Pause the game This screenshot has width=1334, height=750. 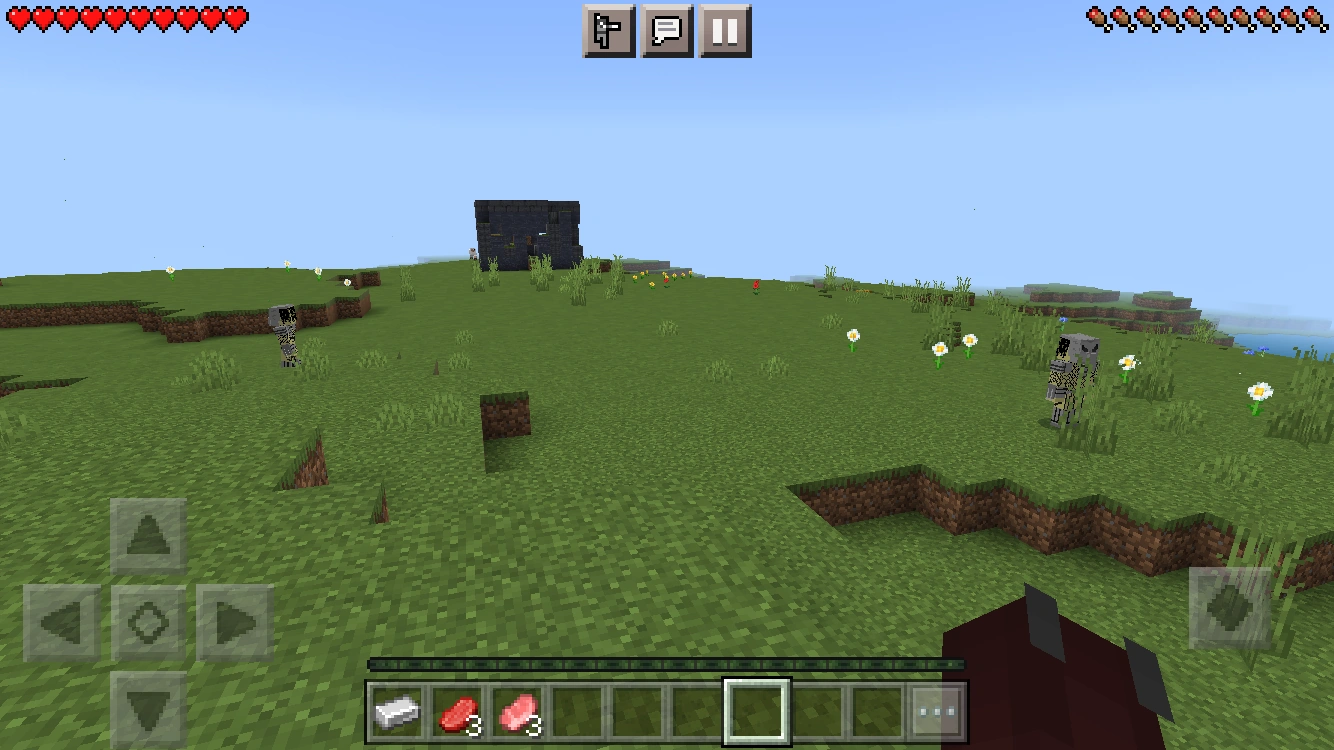[725, 29]
